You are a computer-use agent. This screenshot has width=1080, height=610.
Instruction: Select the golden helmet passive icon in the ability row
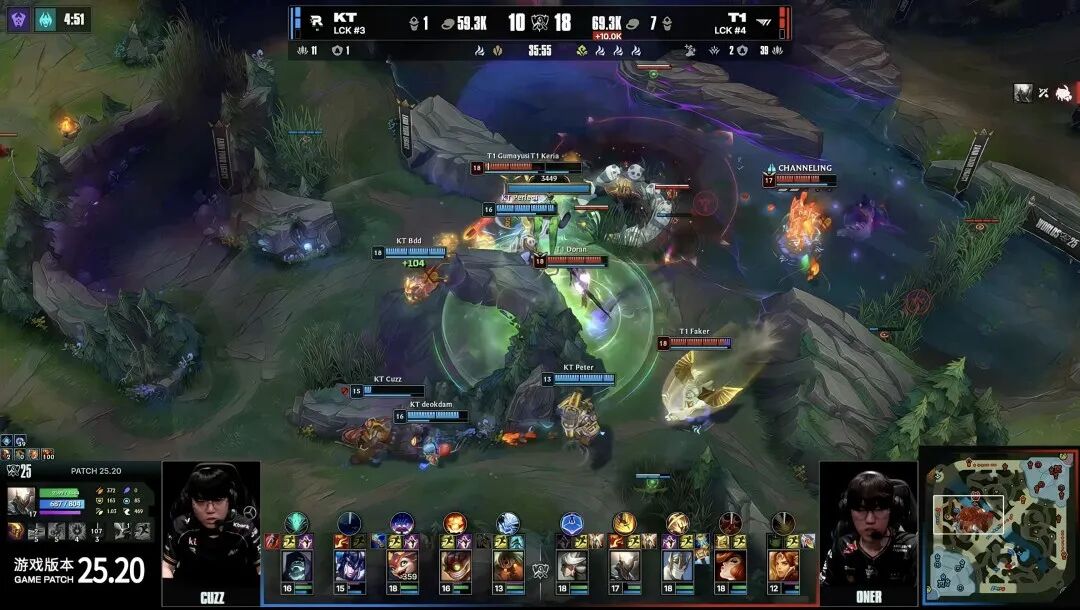pyautogui.click(x=17, y=531)
